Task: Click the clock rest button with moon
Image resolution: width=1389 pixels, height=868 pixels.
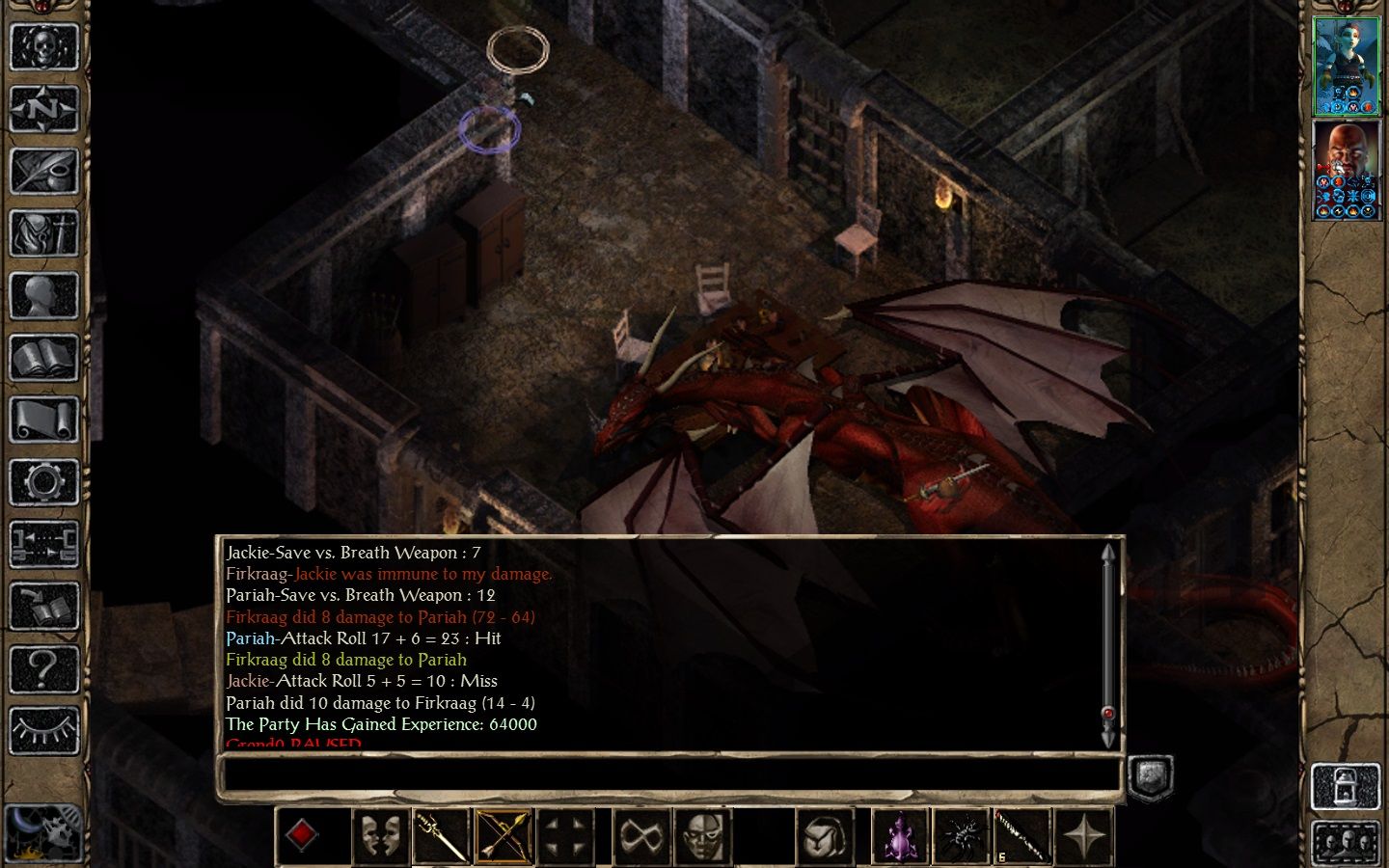Action: point(41,831)
